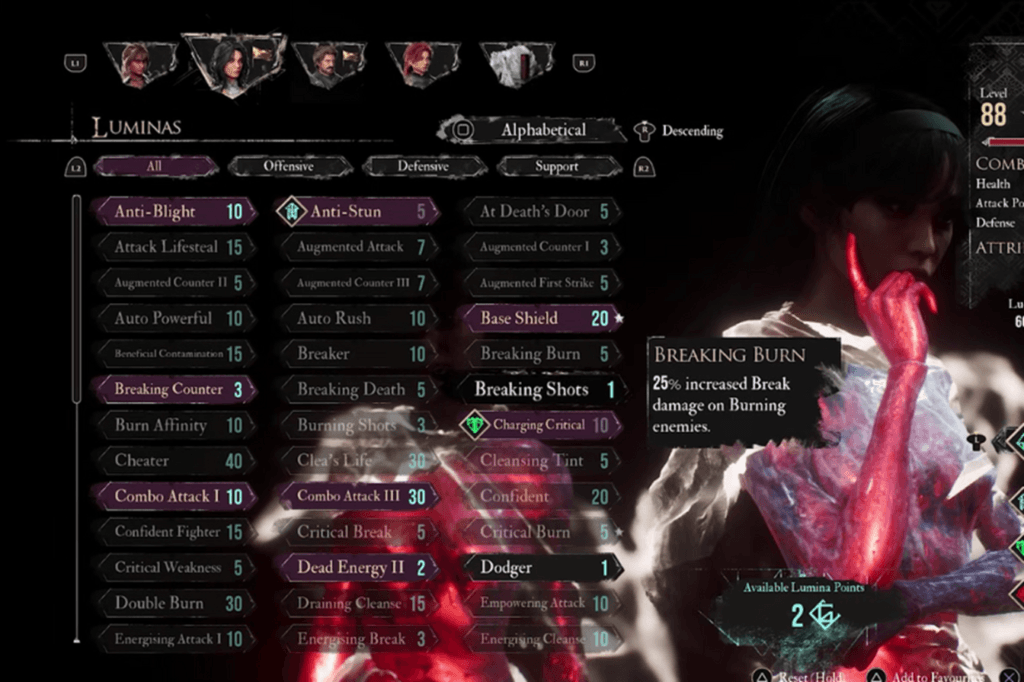1024x682 pixels.
Task: Switch to the Offensive luminas tab
Action: pos(288,167)
